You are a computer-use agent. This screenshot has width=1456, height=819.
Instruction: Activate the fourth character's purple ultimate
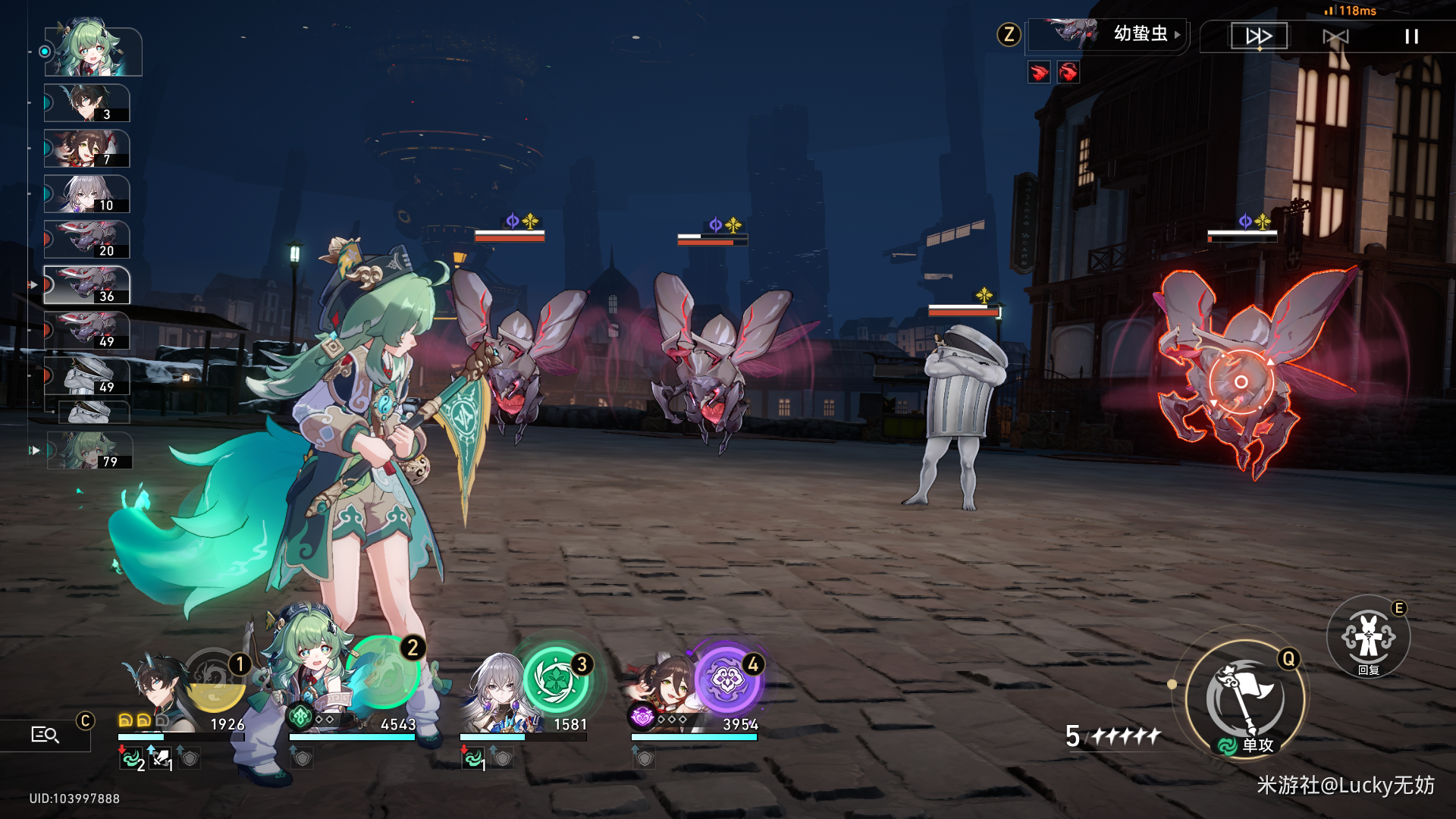(726, 679)
